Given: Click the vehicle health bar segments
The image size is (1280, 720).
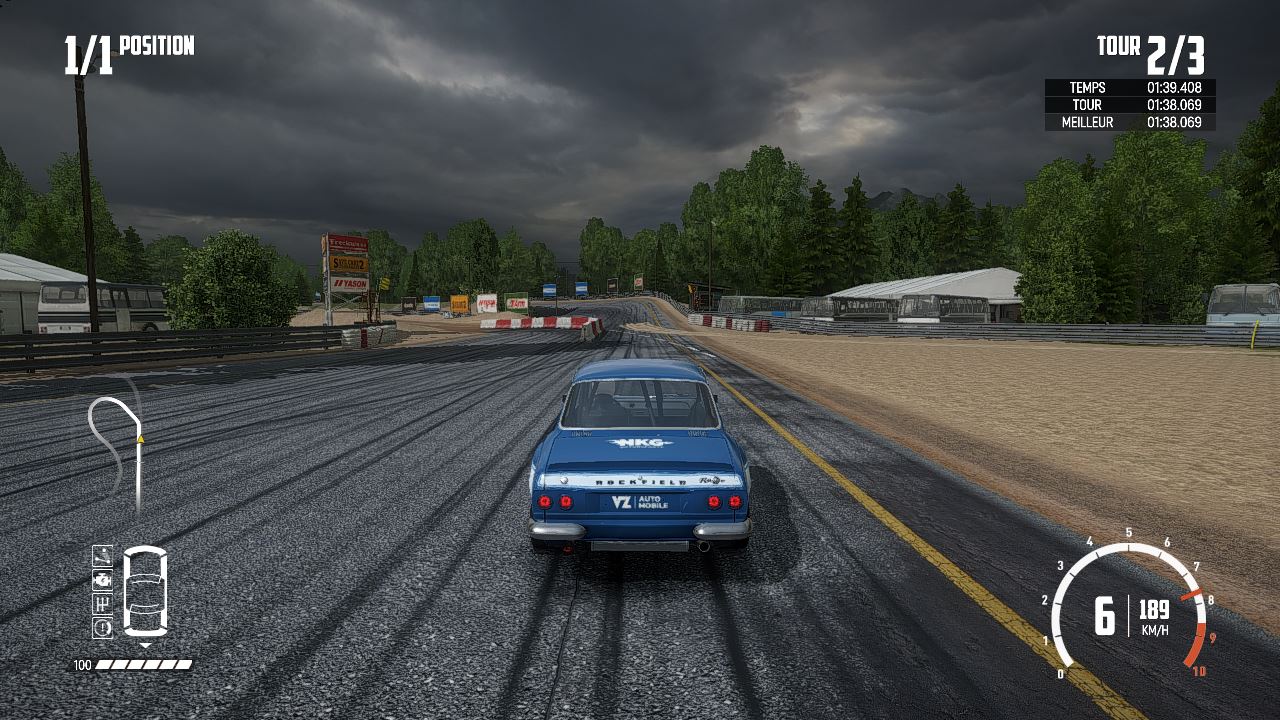Looking at the screenshot, I should [x=145, y=663].
